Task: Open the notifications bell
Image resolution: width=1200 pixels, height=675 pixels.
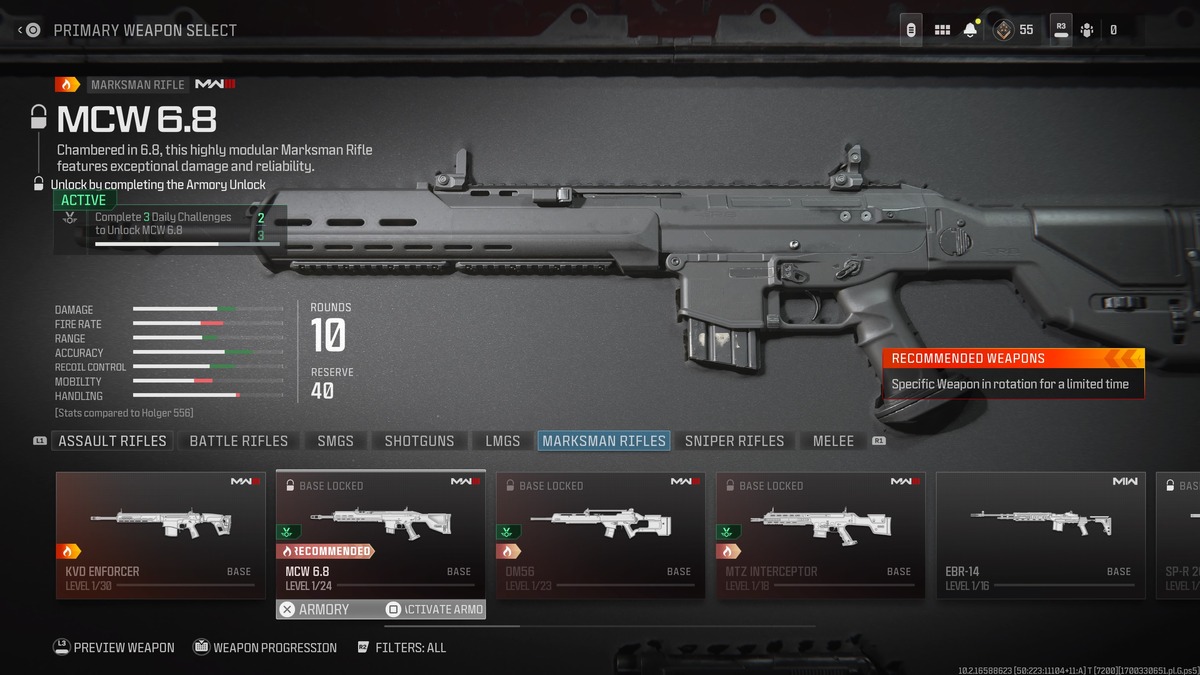Action: [x=970, y=30]
